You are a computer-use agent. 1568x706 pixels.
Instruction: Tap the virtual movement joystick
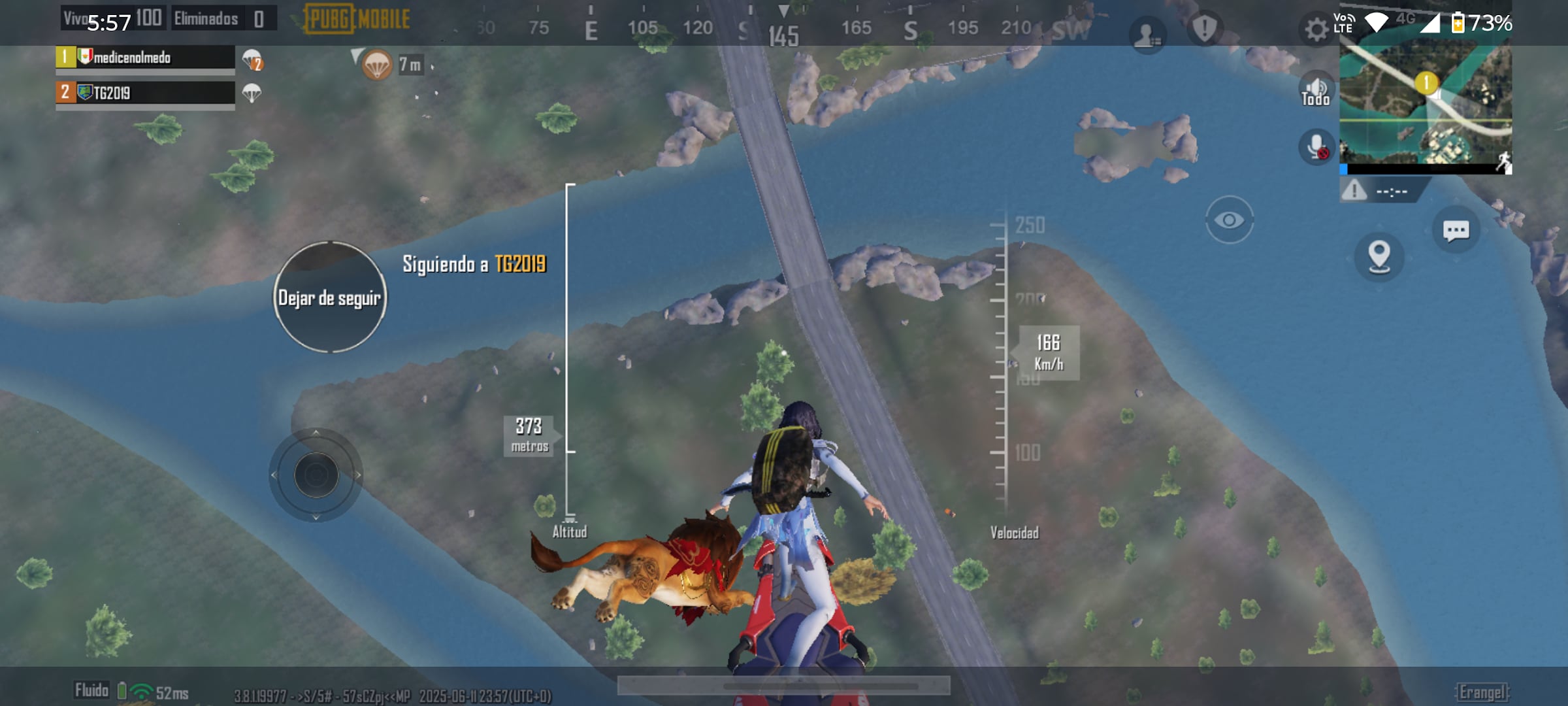coord(316,475)
